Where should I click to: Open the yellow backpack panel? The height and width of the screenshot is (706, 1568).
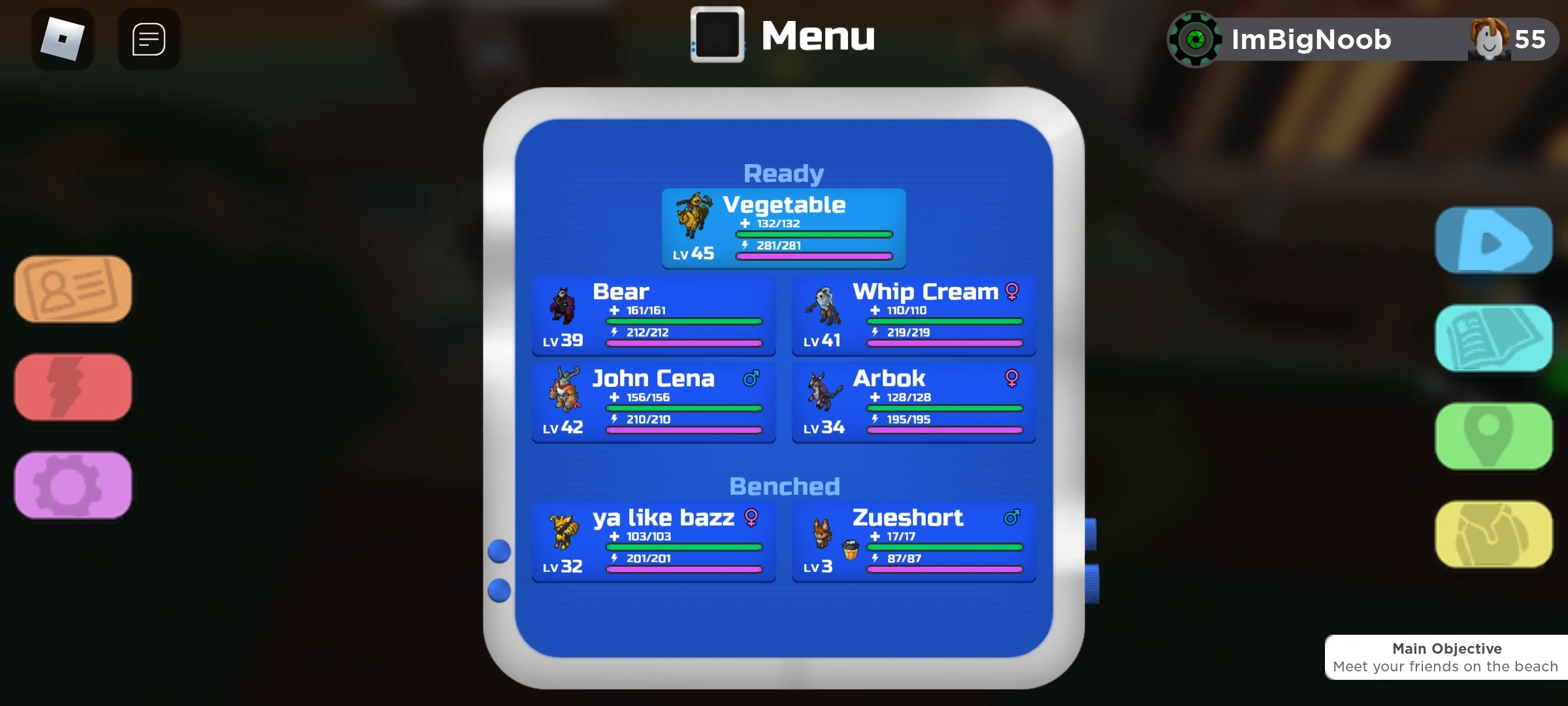(1494, 535)
